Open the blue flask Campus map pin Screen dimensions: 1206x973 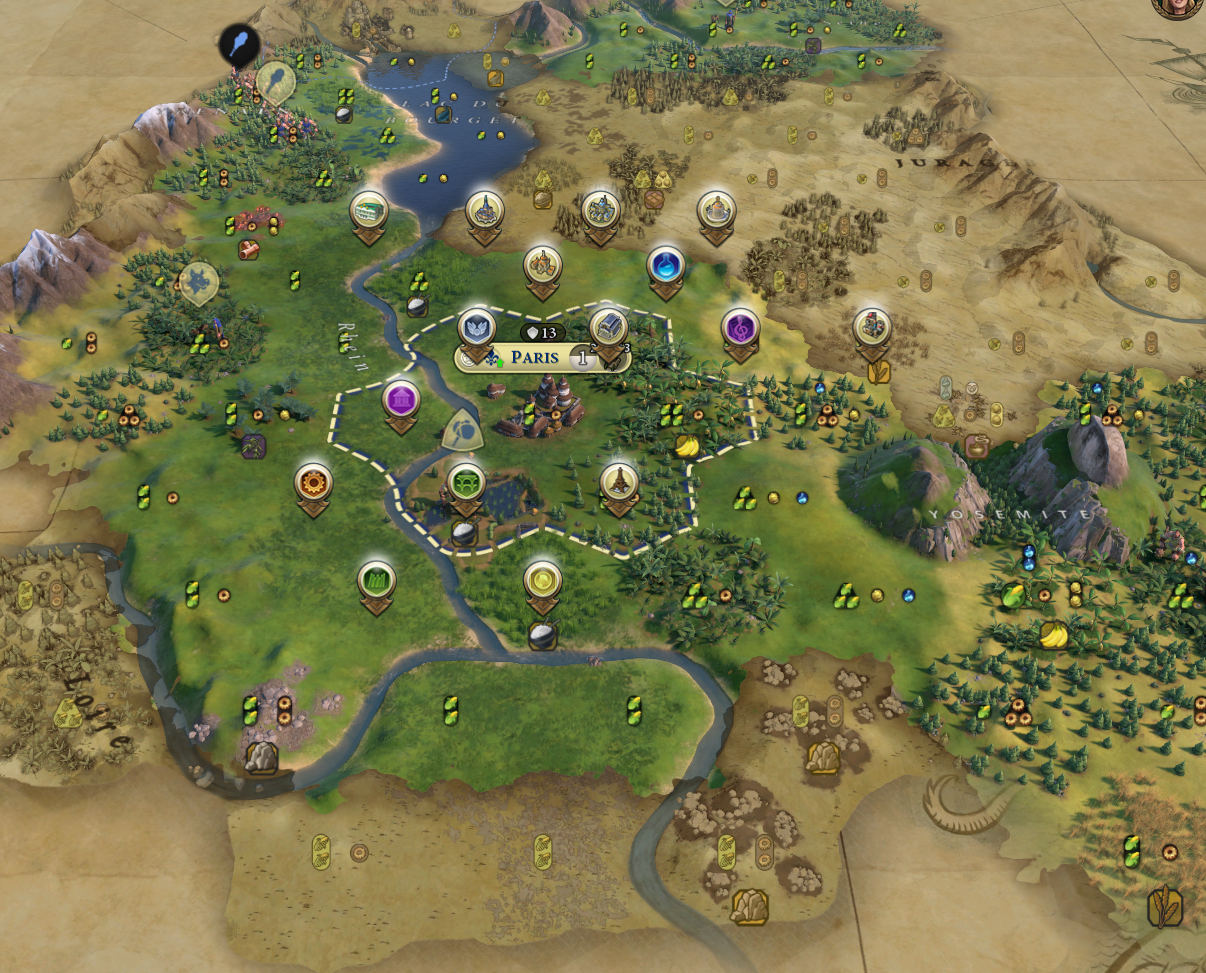[x=665, y=265]
